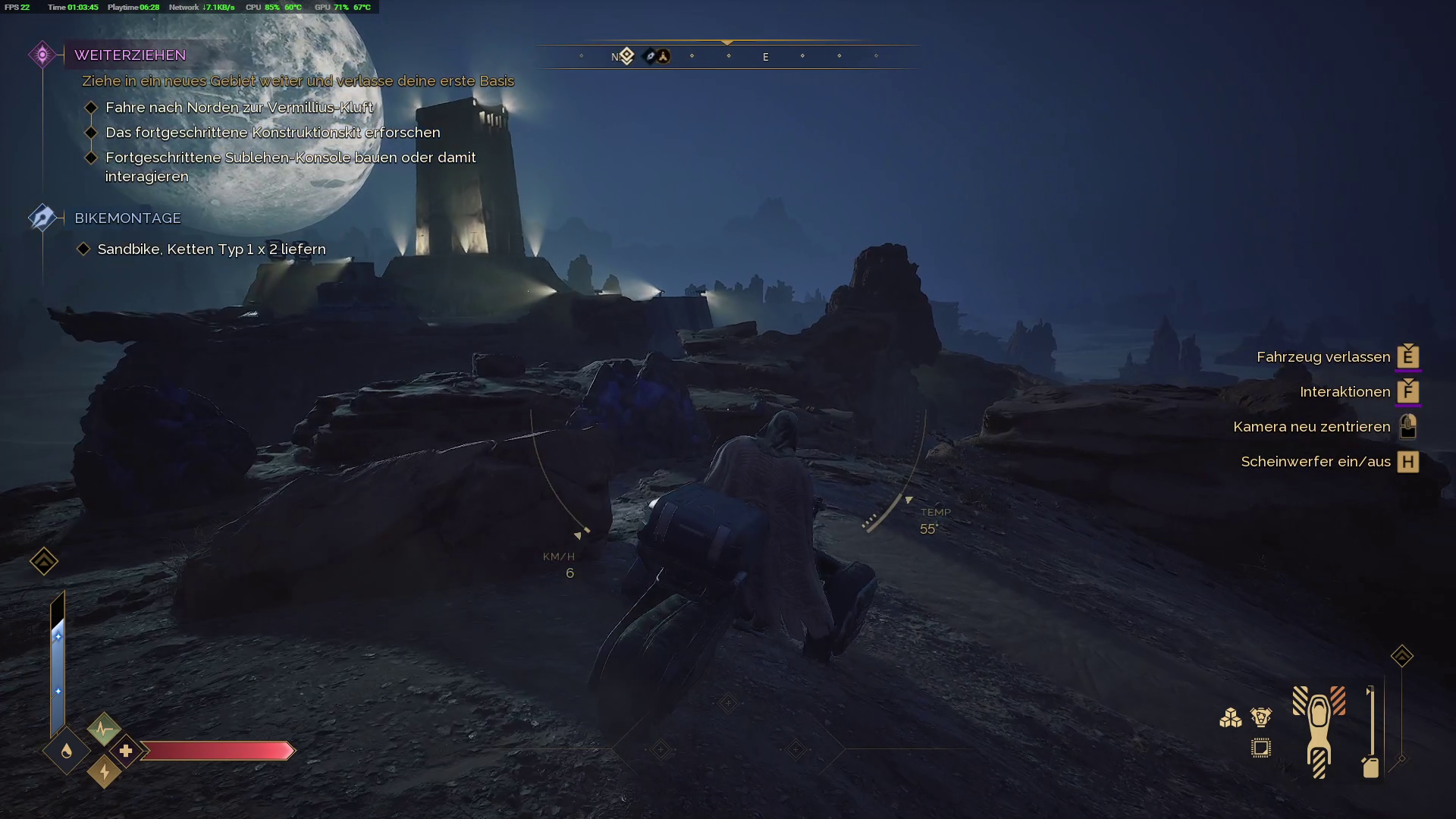
Task: Open the stacked cubes vehicle inventory icon
Action: click(1230, 717)
